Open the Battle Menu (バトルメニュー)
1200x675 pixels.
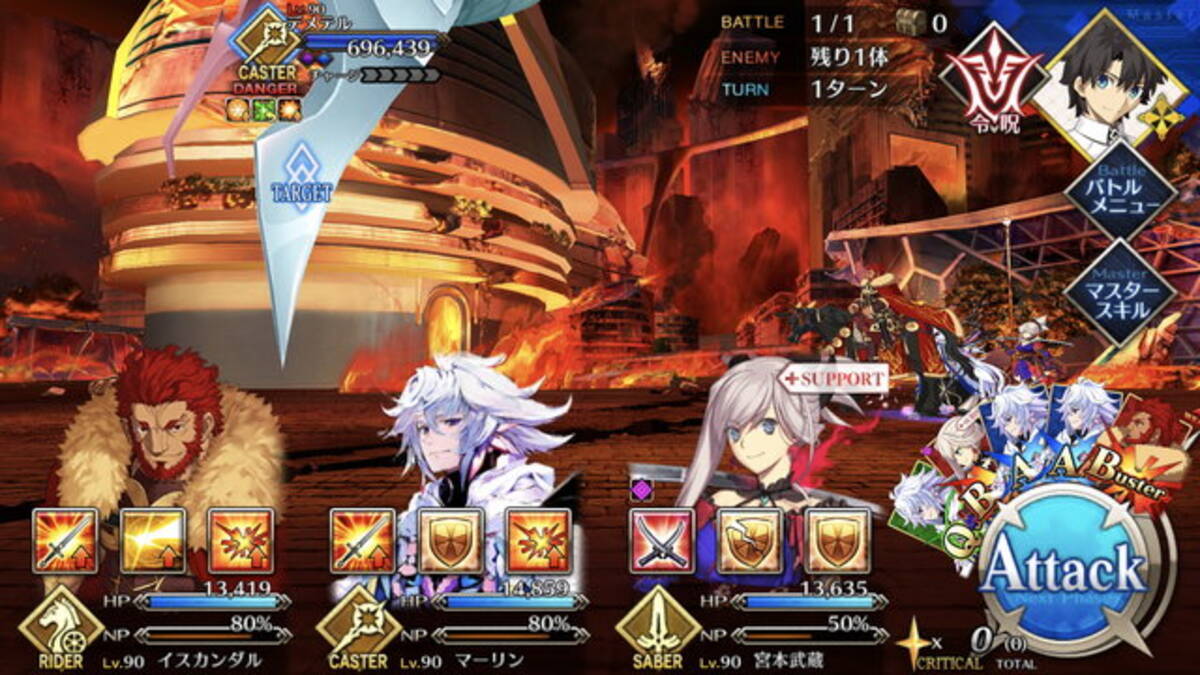click(1119, 194)
